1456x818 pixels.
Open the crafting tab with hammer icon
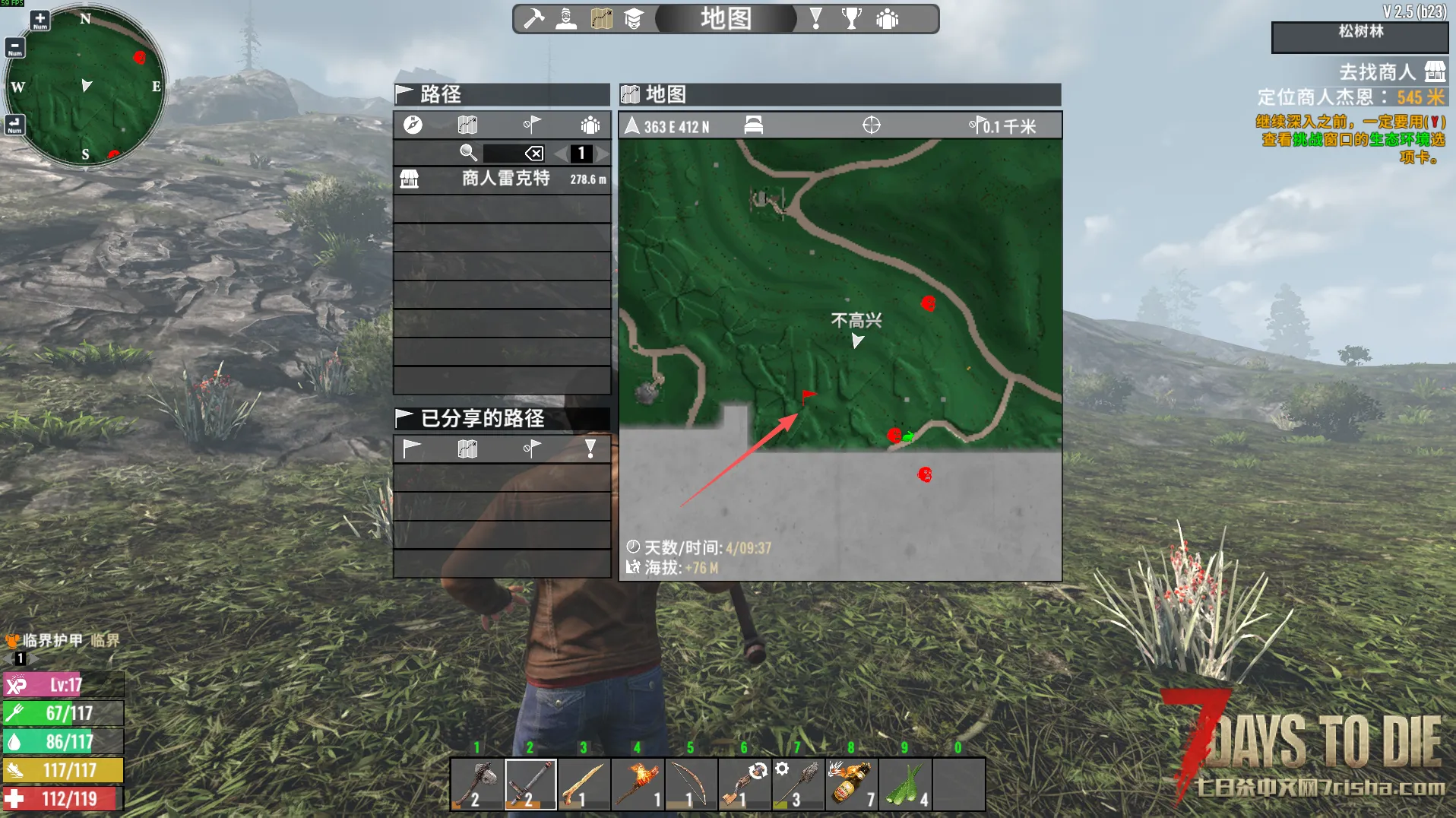534,18
